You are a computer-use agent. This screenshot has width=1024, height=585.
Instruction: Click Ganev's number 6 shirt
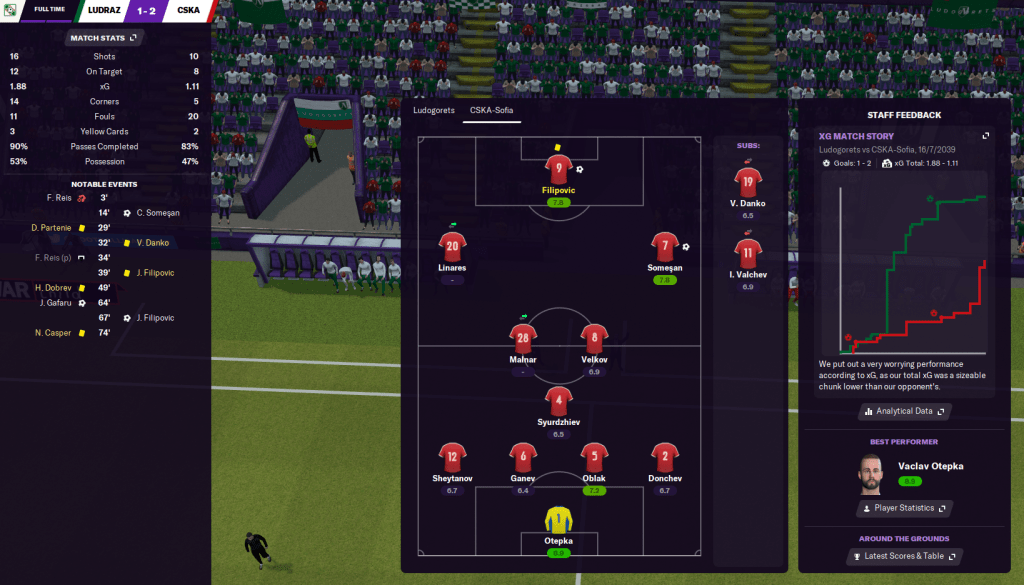pos(522,457)
